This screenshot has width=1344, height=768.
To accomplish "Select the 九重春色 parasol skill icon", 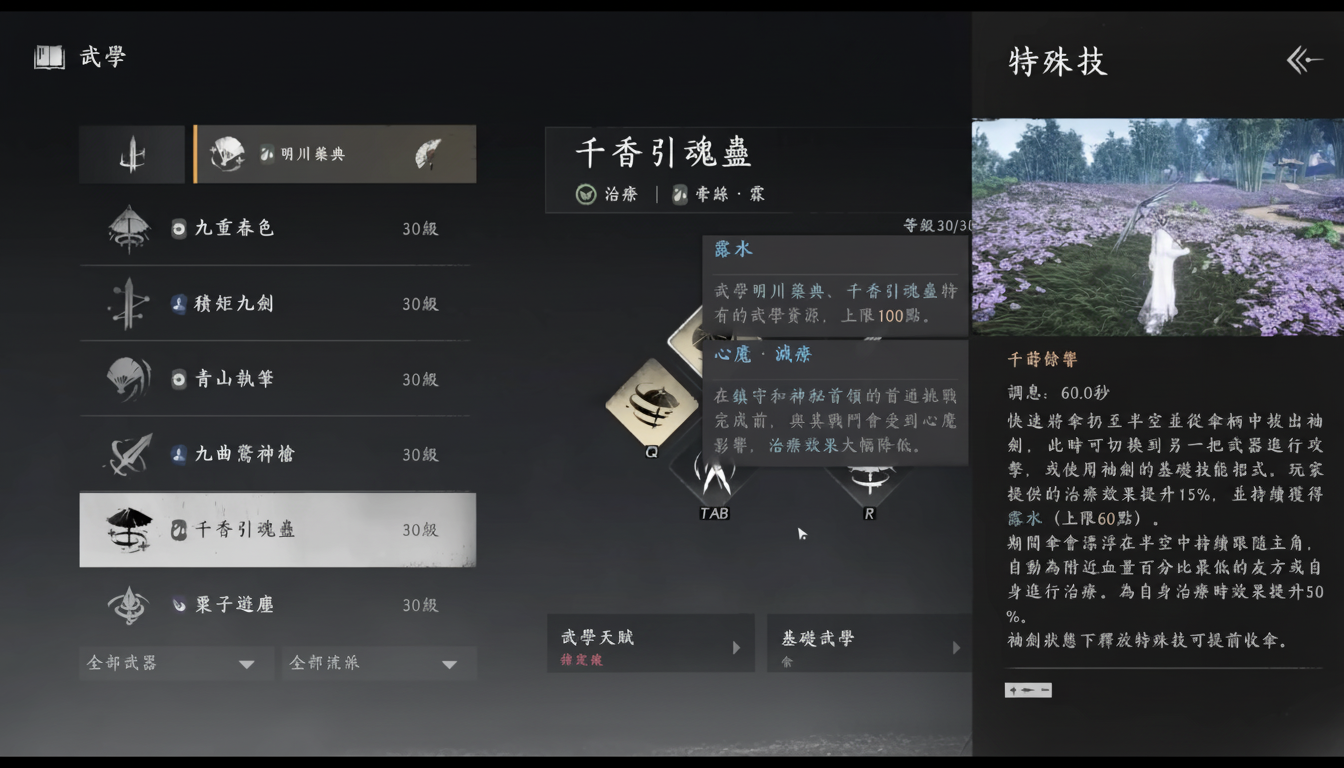I will (x=131, y=228).
